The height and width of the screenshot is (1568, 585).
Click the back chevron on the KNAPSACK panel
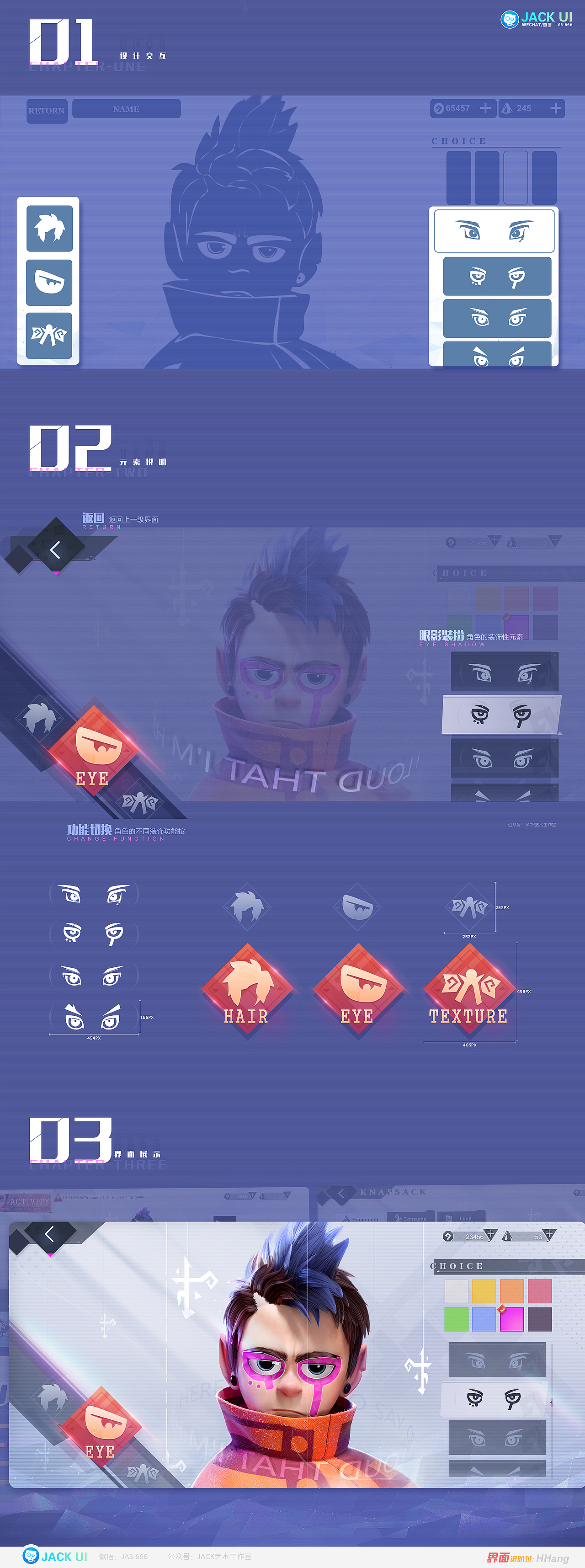click(342, 1192)
